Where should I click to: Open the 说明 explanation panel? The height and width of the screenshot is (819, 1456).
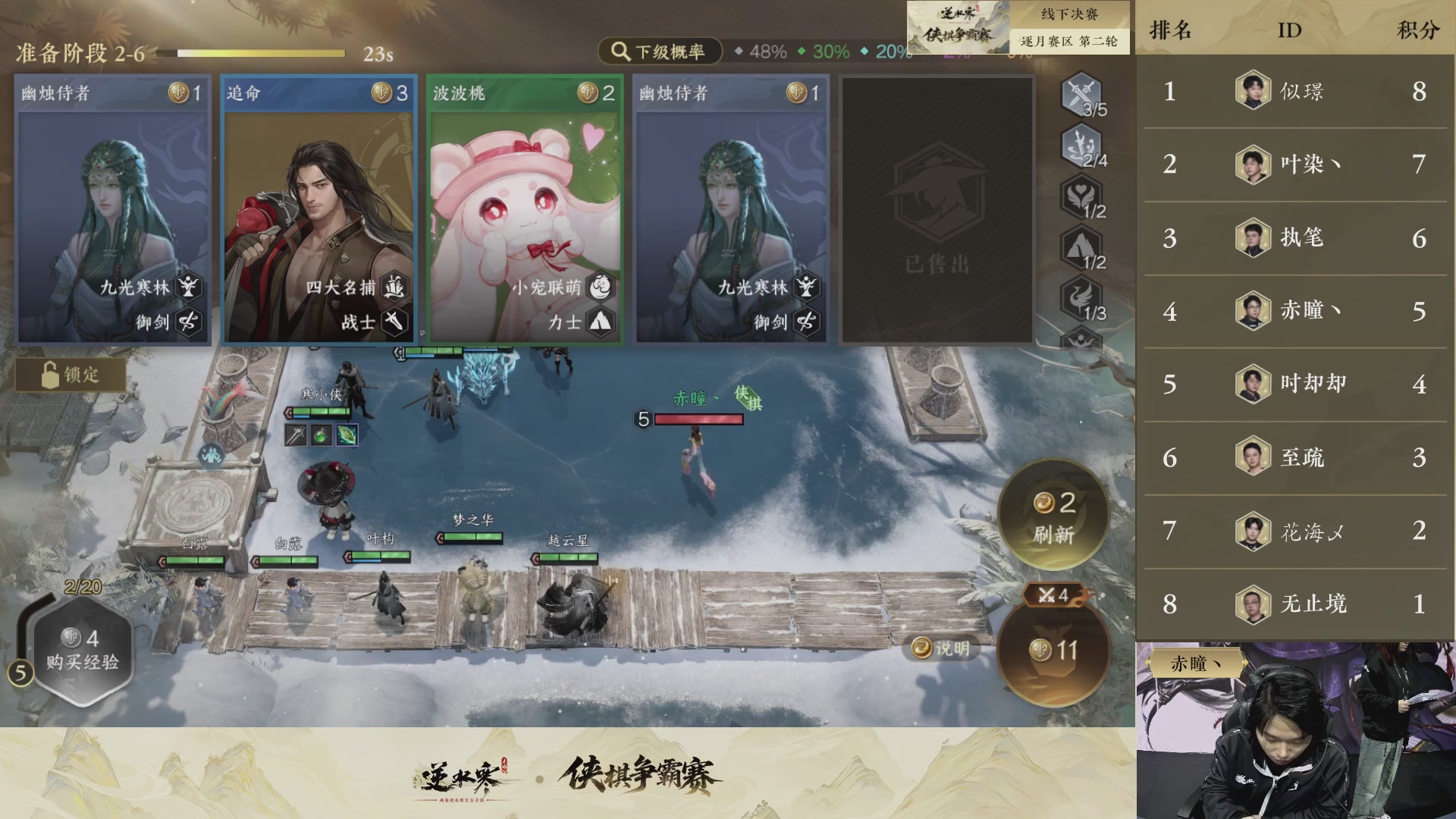tap(942, 647)
